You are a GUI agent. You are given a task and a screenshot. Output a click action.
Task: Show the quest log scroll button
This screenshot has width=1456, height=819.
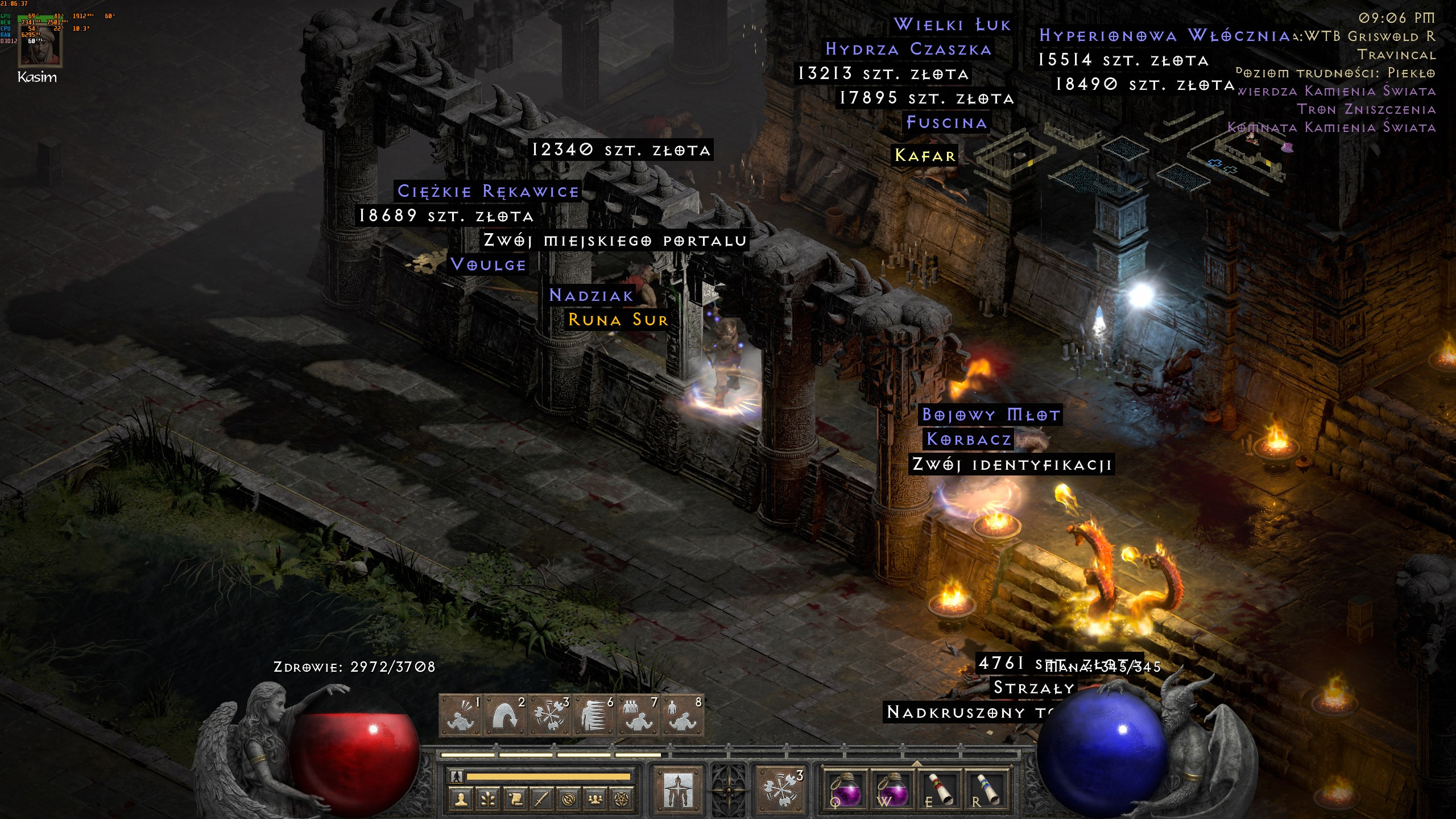(x=515, y=800)
